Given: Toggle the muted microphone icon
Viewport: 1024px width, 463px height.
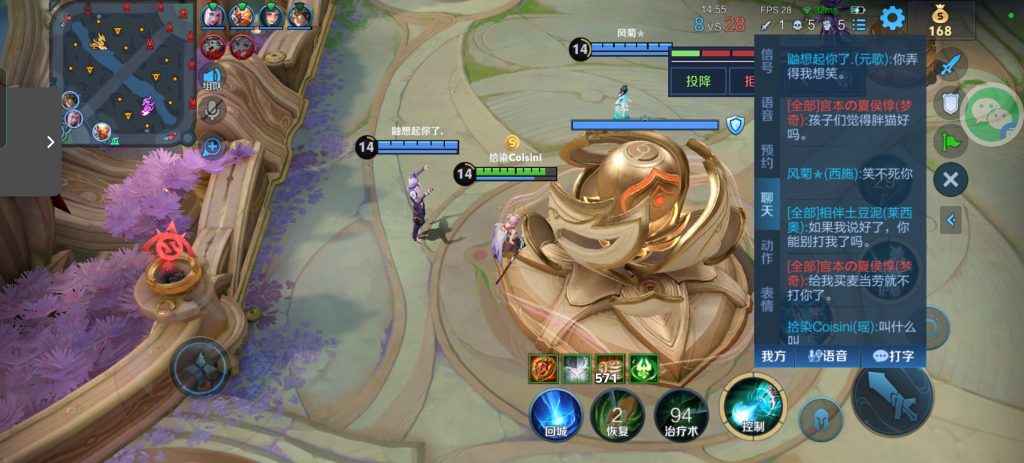Looking at the screenshot, I should 211,109.
